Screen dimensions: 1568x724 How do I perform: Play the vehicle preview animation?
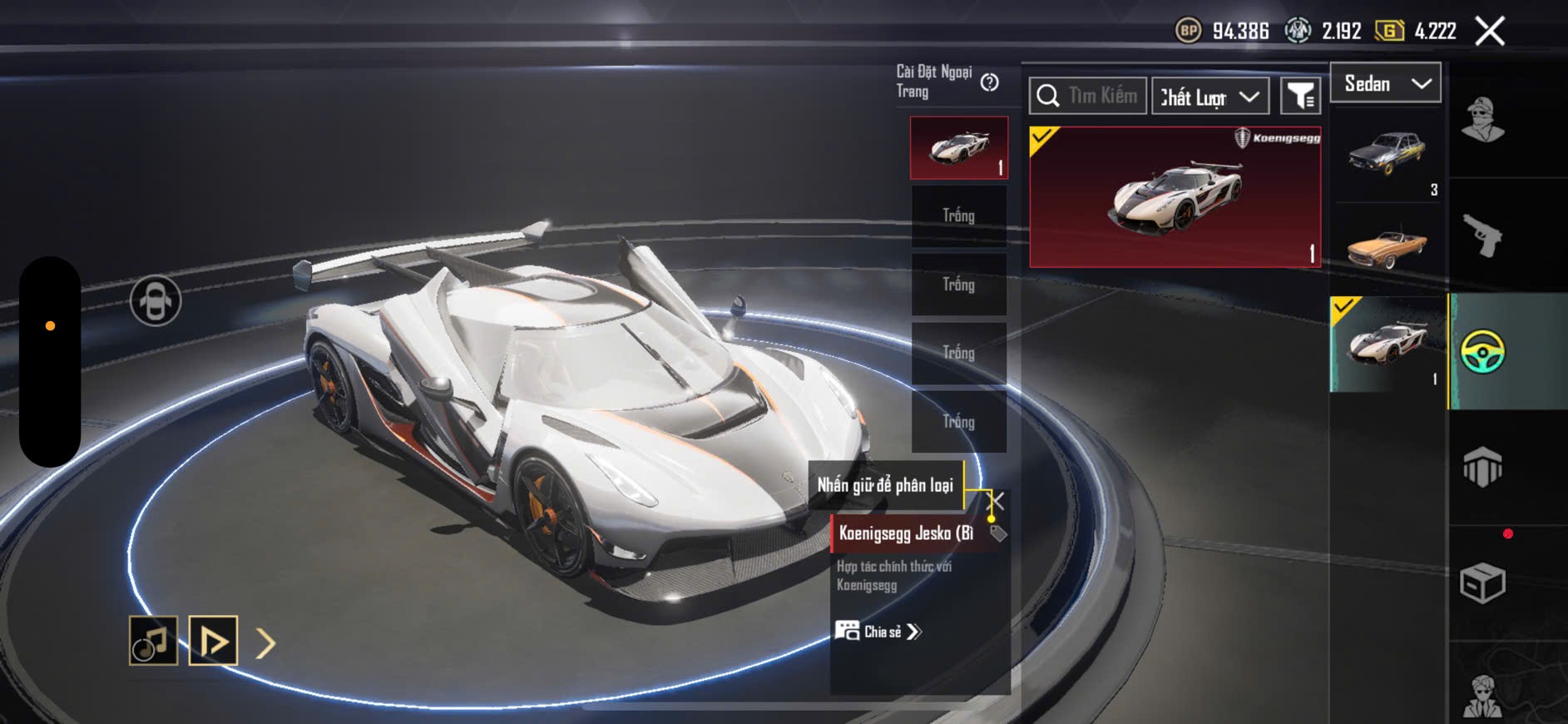click(213, 641)
